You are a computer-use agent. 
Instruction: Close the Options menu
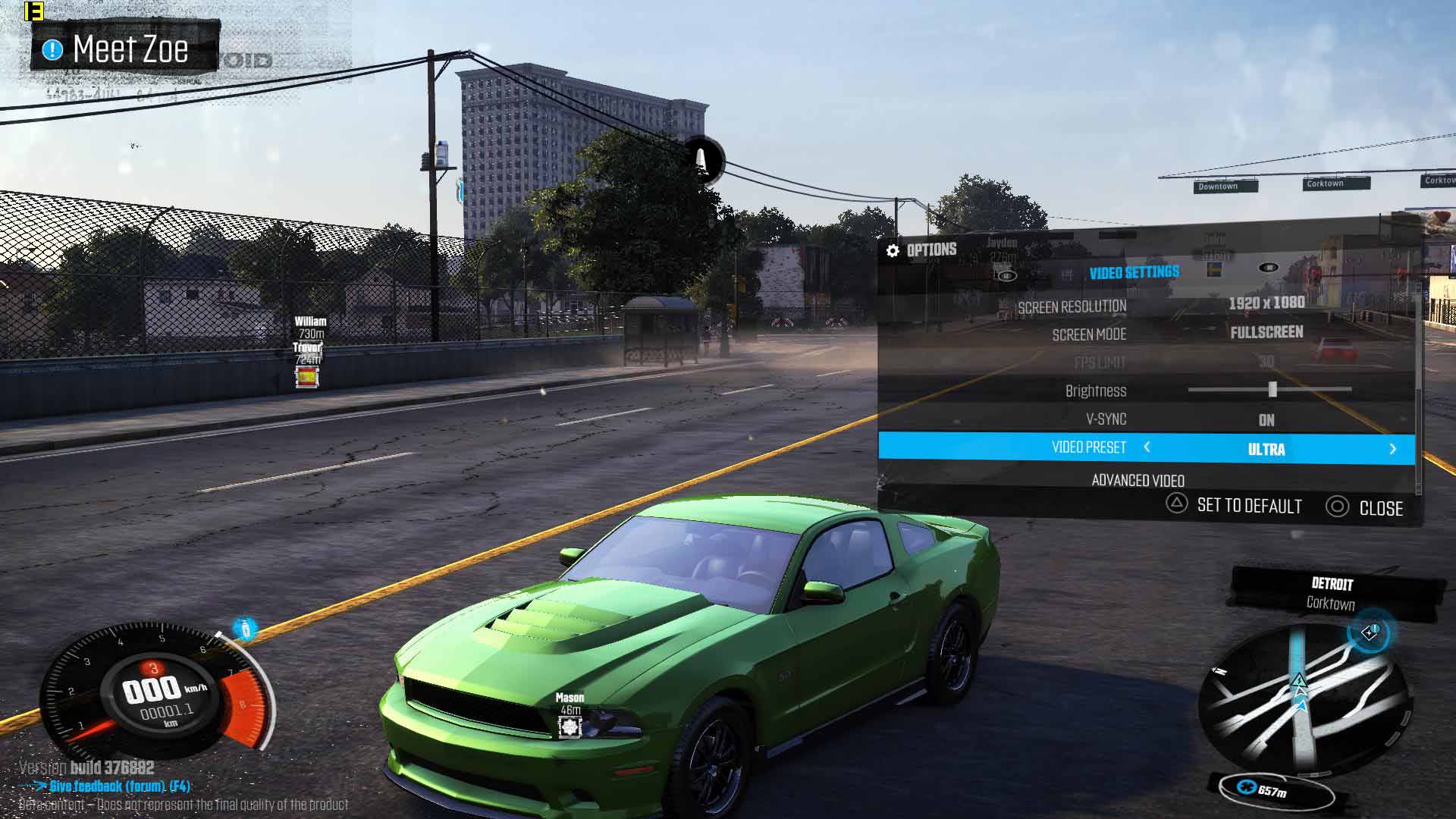[x=1365, y=508]
